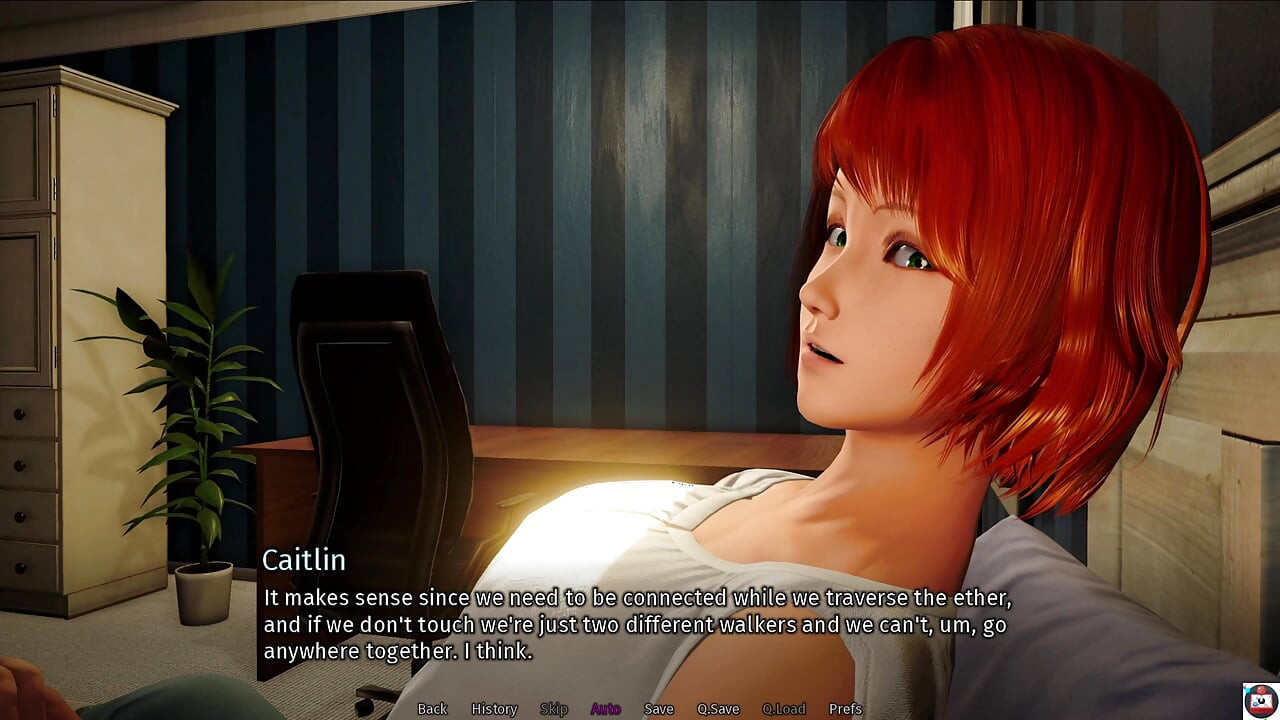Open the History log
This screenshot has width=1280, height=720.
[494, 709]
